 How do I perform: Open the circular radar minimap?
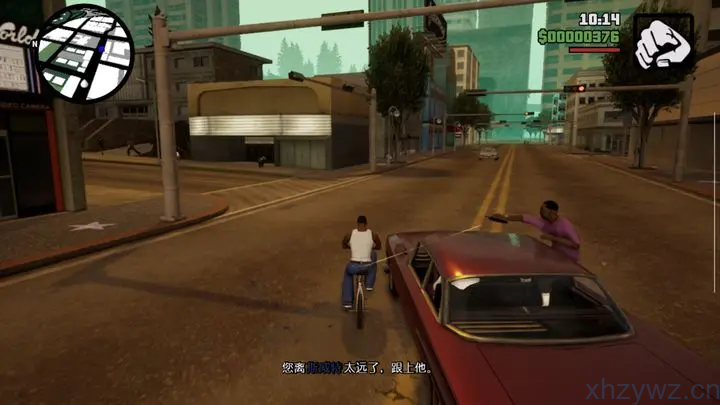[84, 53]
